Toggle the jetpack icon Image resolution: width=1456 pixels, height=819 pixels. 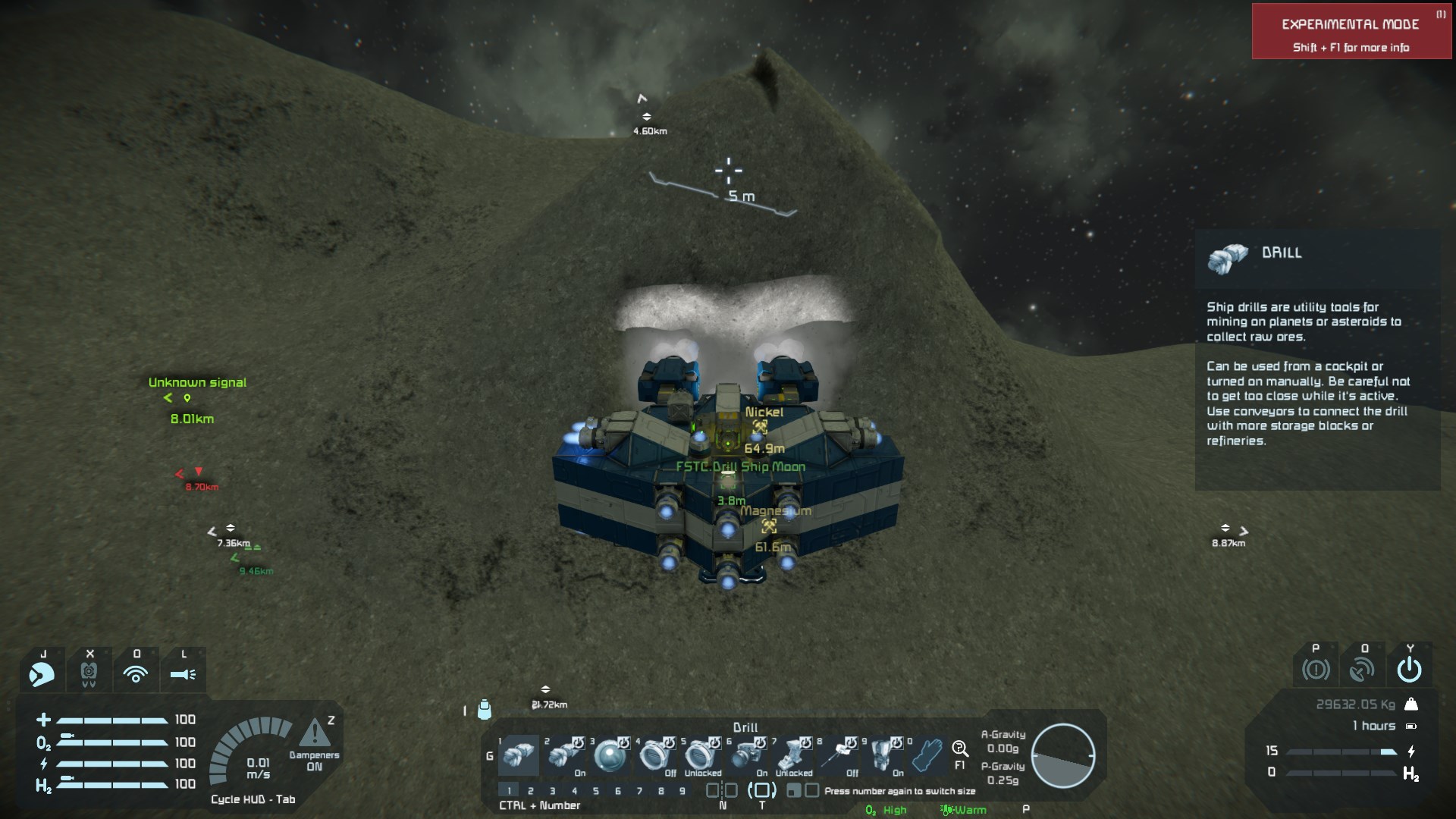click(89, 673)
